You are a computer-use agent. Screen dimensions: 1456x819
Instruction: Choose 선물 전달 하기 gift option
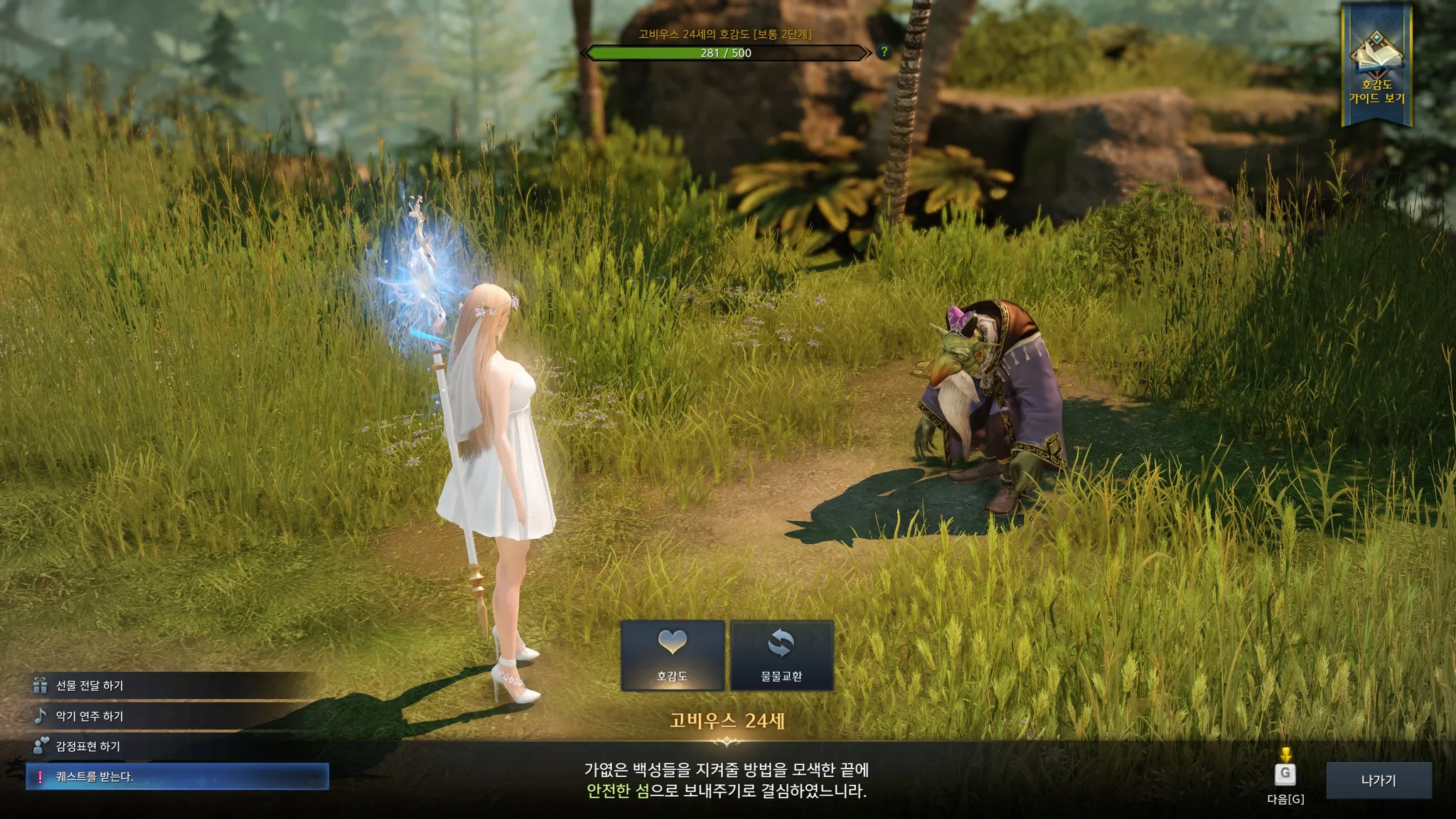[x=90, y=685]
